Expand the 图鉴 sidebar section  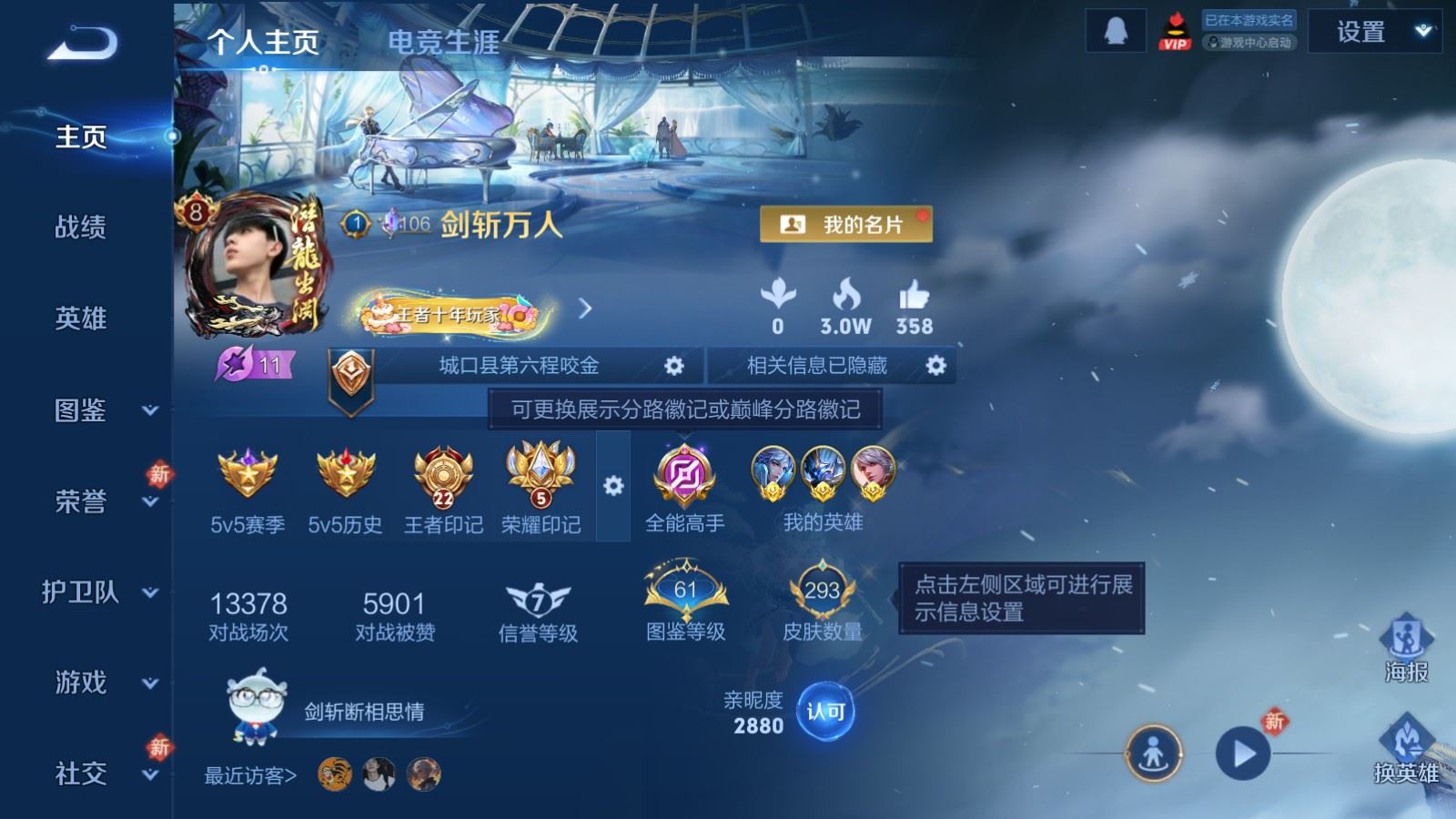(x=80, y=411)
